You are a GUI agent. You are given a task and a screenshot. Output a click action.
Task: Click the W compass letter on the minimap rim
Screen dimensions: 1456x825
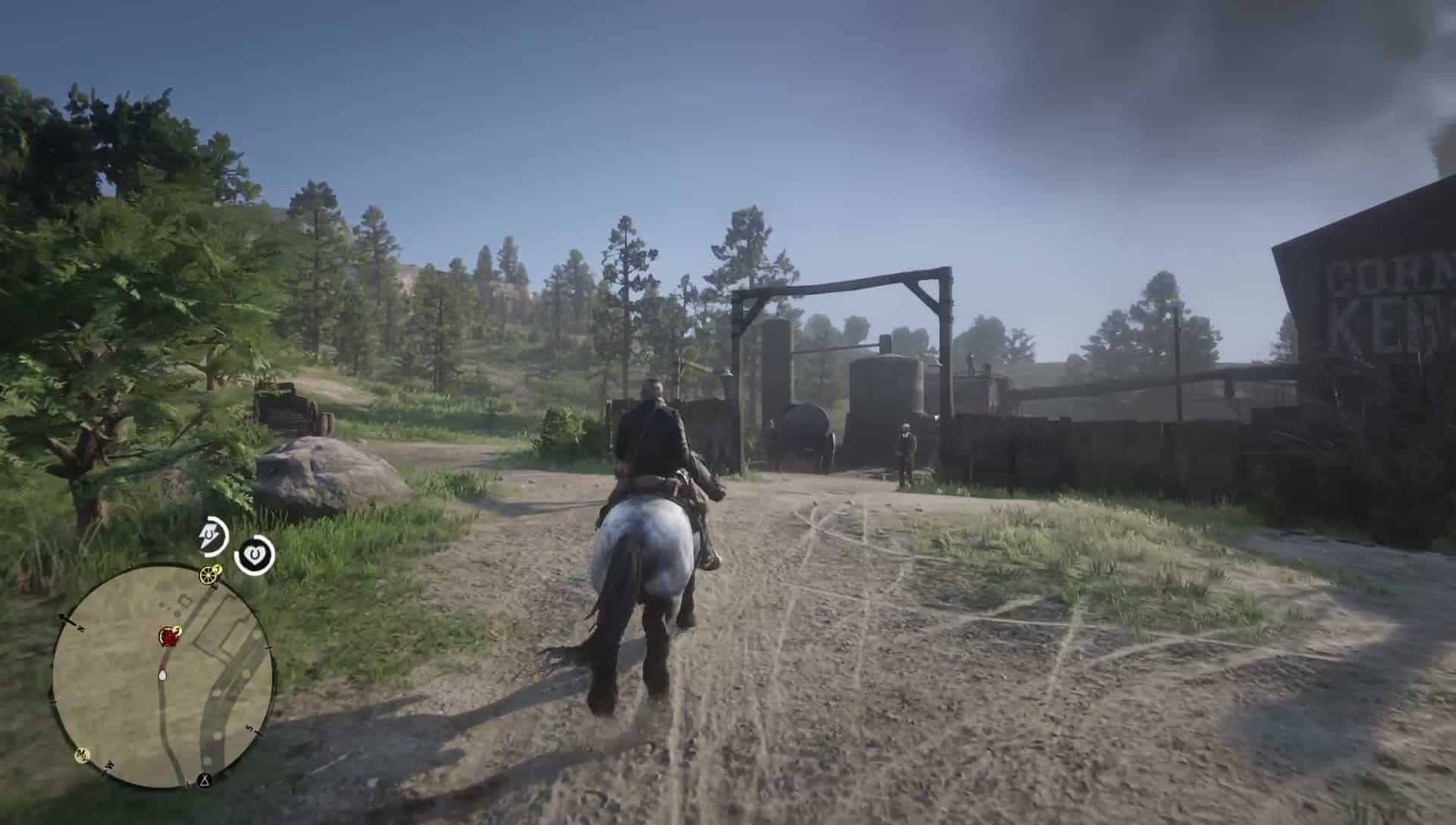click(108, 764)
